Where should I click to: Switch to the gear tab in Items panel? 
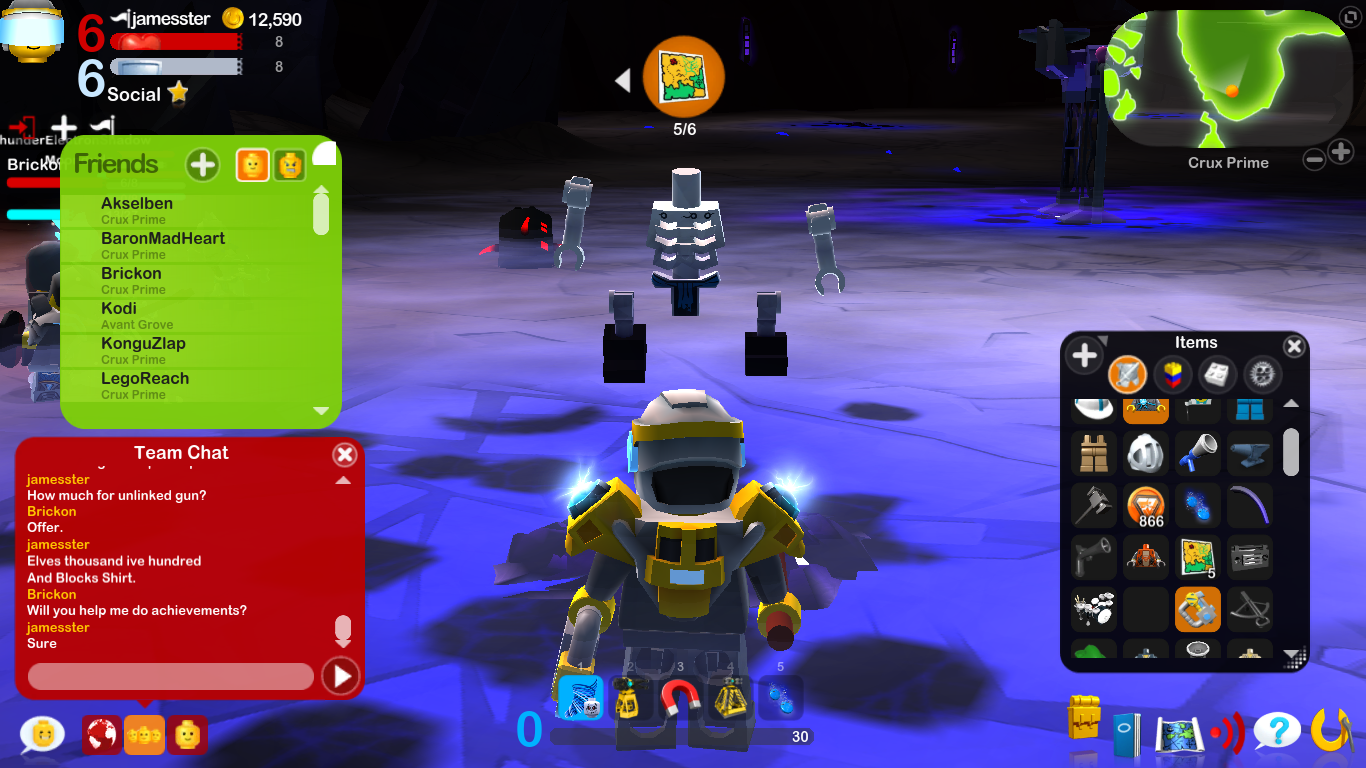click(1263, 375)
